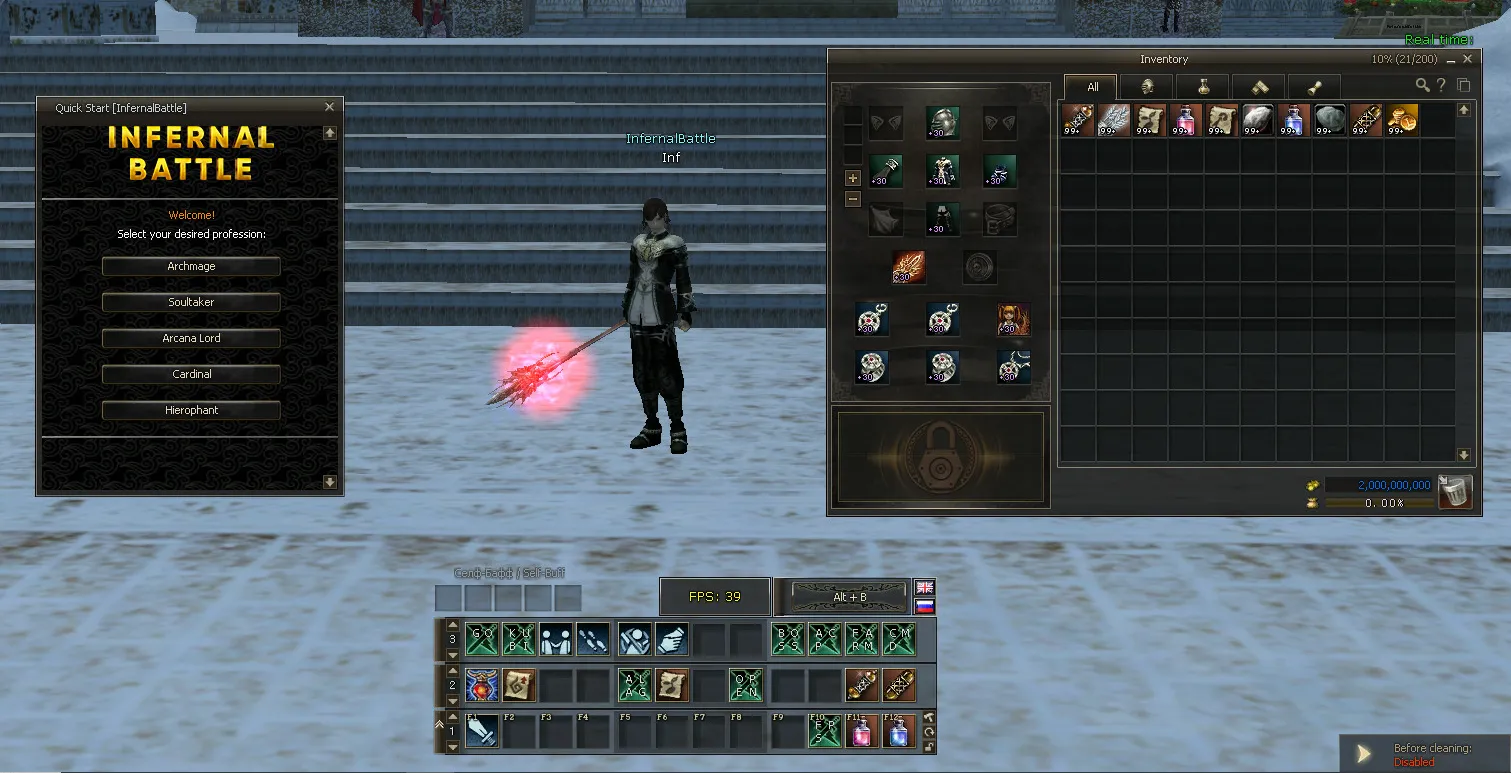This screenshot has height=773, width=1511.
Task: Activate the BOSS macro on the hotbar
Action: click(789, 639)
